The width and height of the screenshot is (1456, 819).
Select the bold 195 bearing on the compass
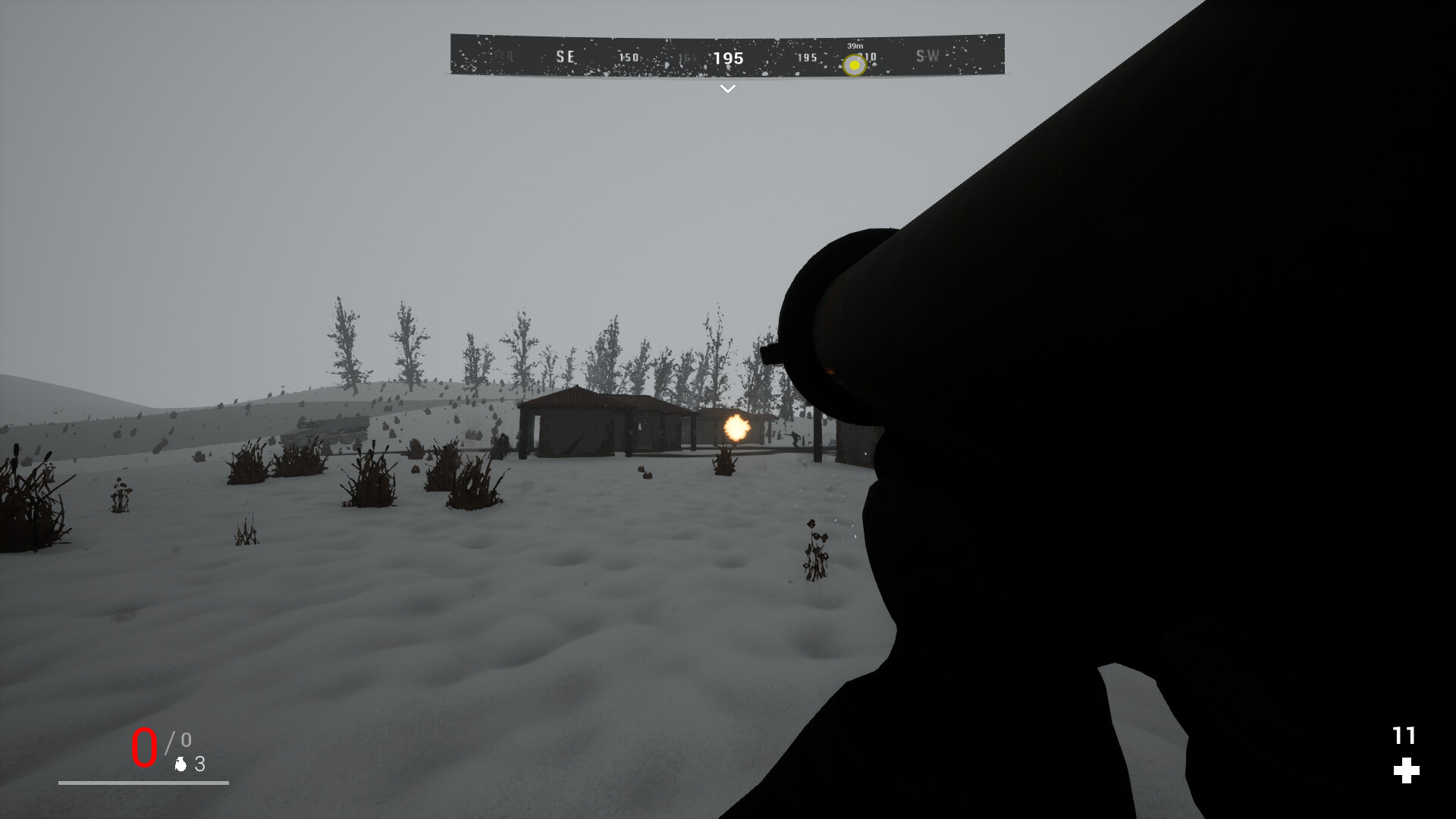click(x=727, y=58)
